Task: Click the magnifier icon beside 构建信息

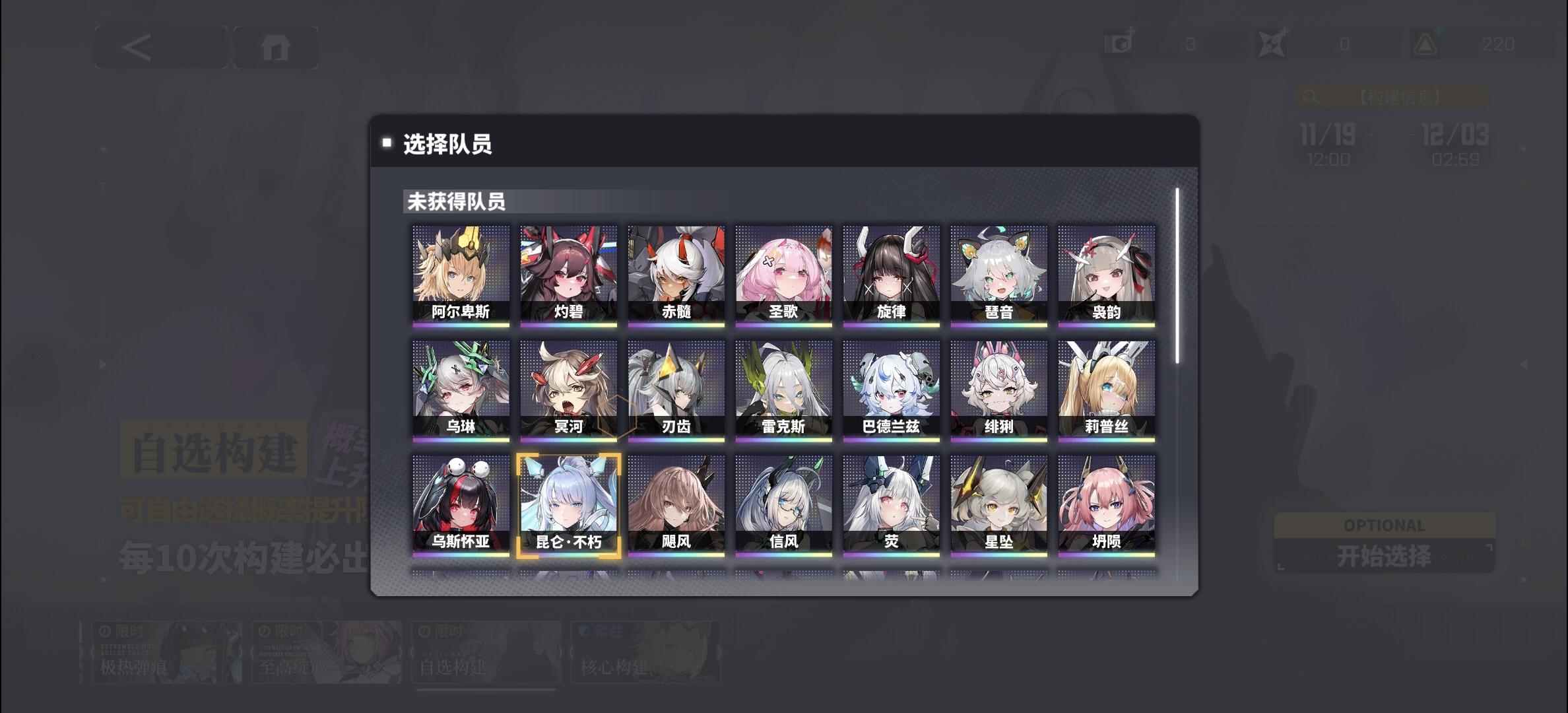Action: click(x=1310, y=98)
